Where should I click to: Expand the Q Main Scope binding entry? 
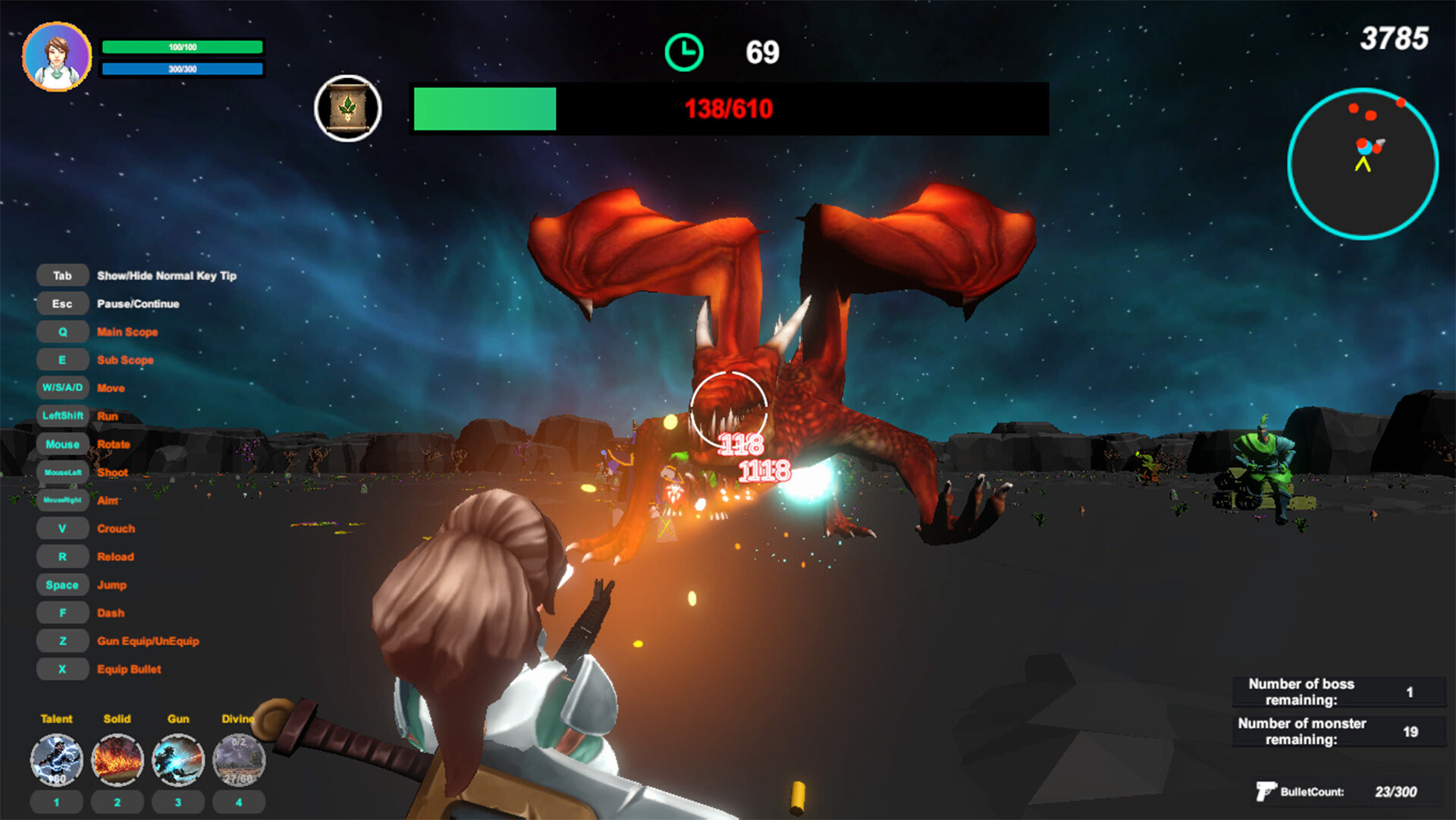pos(62,331)
